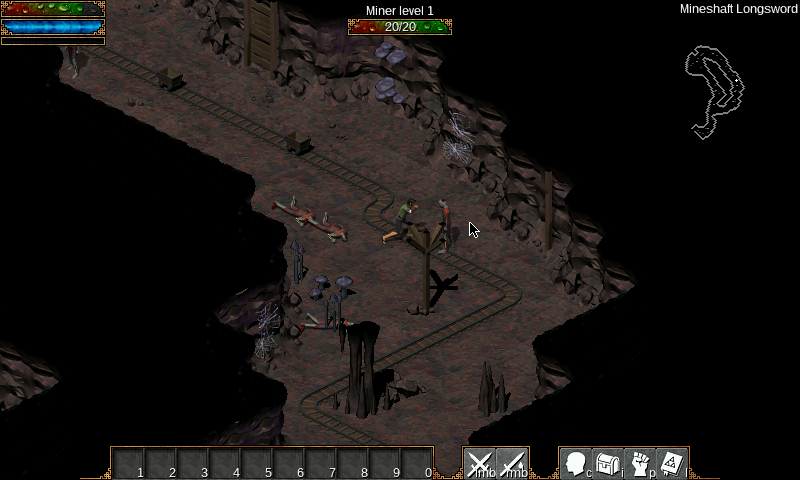
Task: Choose hotbar slot number 5
Action: point(257,464)
